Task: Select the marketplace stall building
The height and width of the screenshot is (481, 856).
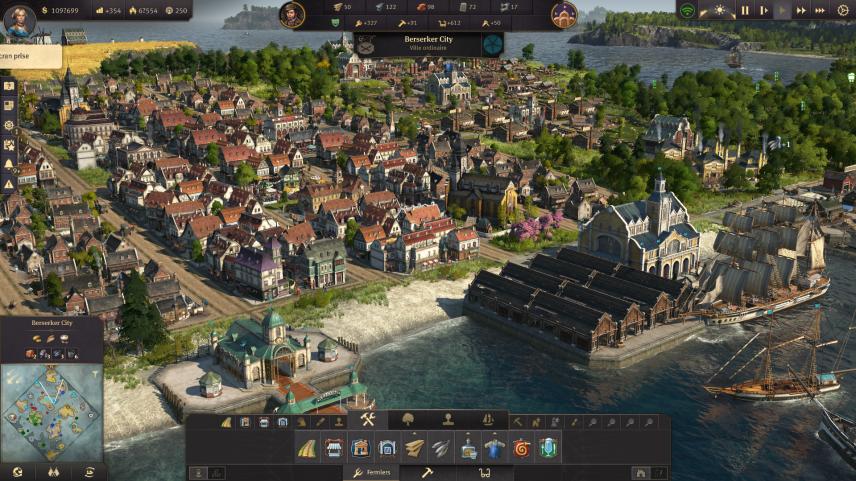Action: point(334,448)
